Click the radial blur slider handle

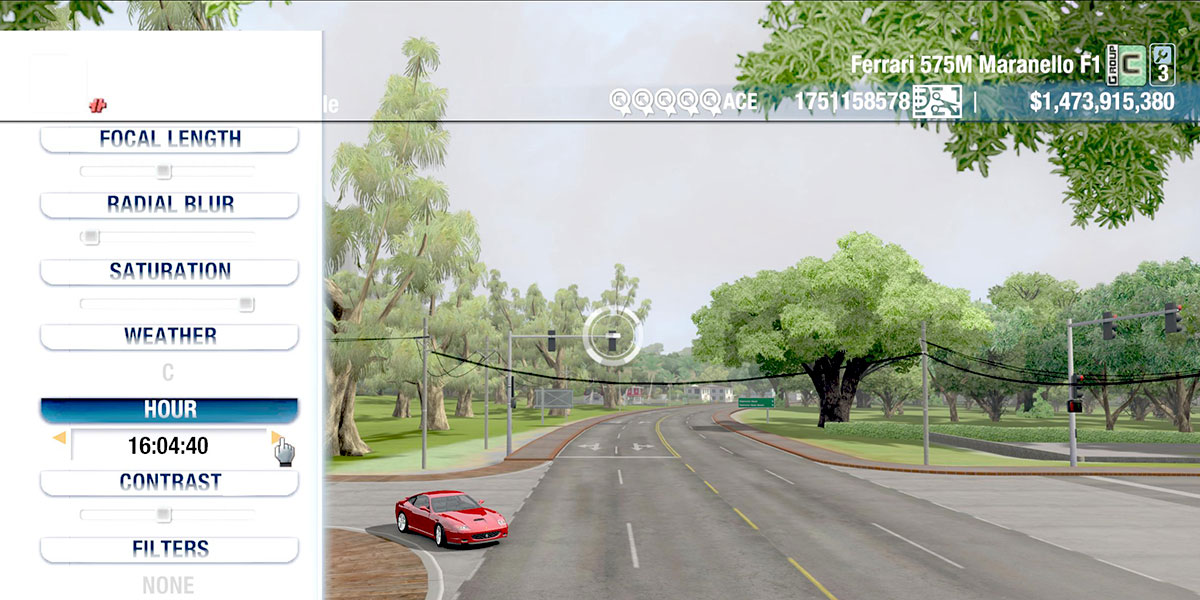tap(91, 237)
